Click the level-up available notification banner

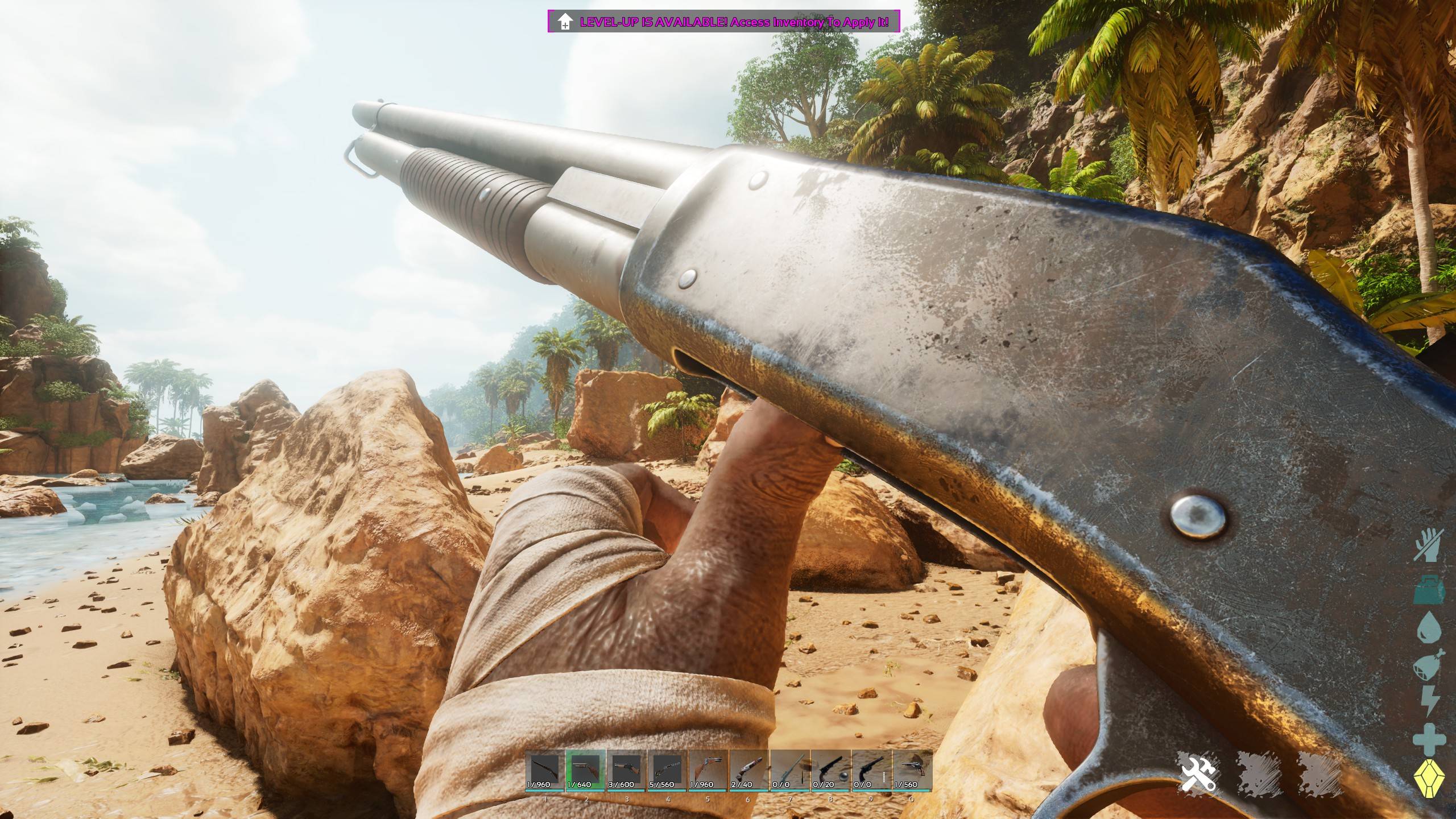coord(723,22)
